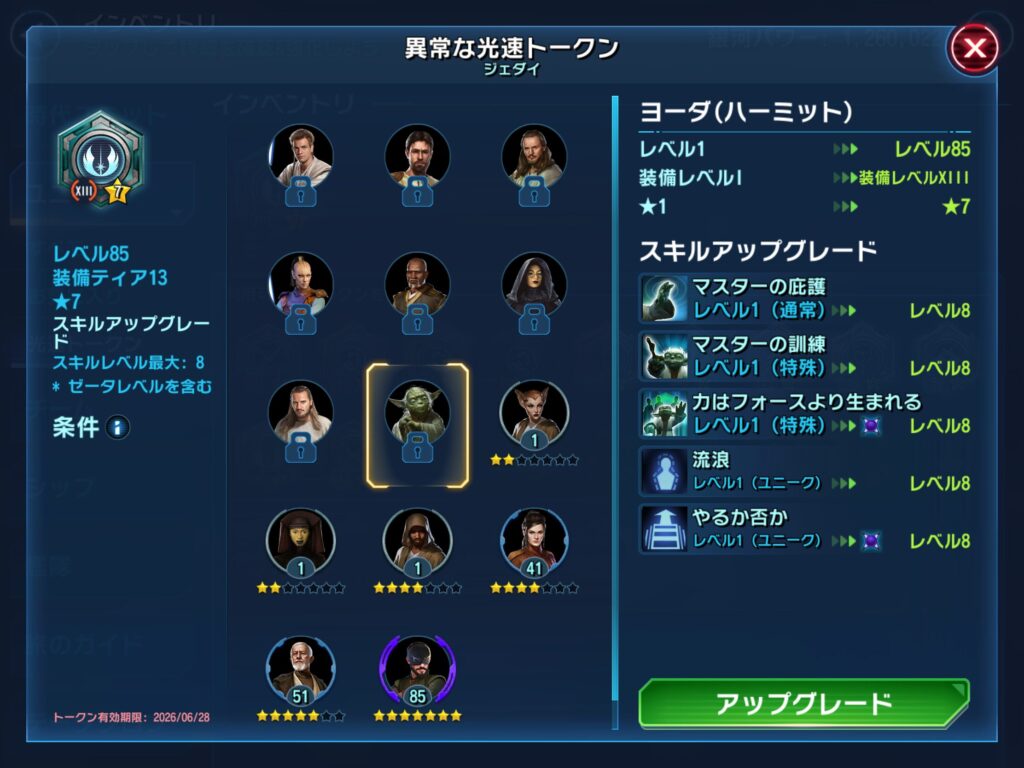Confirm with the green アップグレード button
The height and width of the screenshot is (768, 1024).
point(804,703)
